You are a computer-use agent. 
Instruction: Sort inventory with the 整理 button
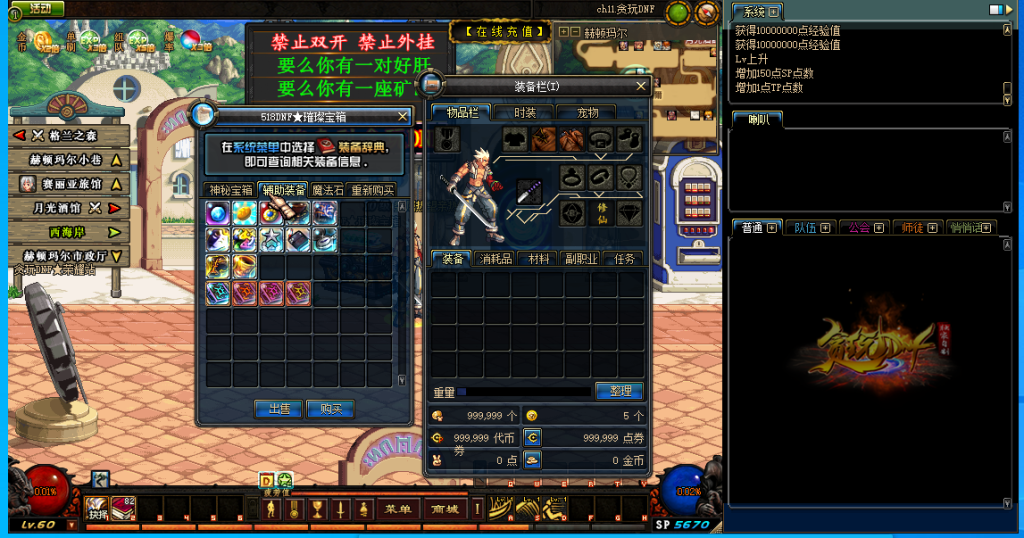[619, 391]
